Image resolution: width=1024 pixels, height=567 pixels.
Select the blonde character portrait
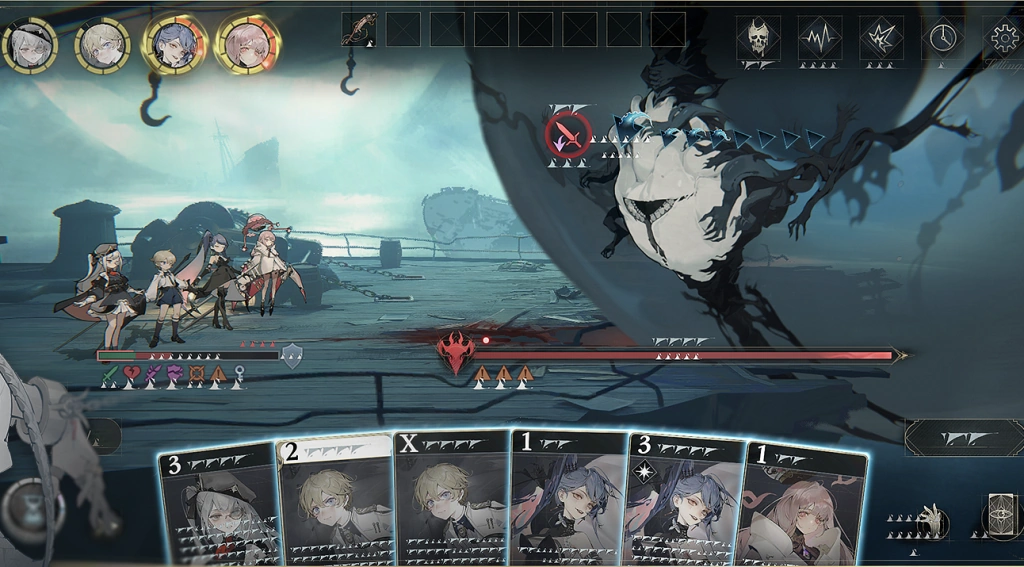[102, 44]
